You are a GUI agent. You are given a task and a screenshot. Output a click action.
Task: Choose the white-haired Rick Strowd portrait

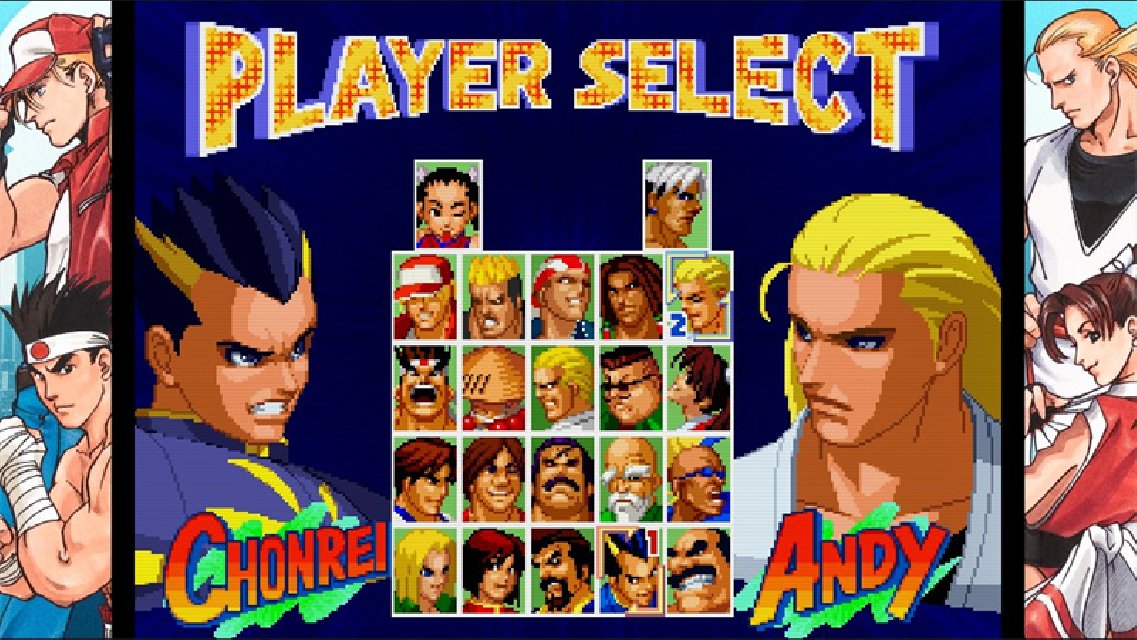coord(676,205)
